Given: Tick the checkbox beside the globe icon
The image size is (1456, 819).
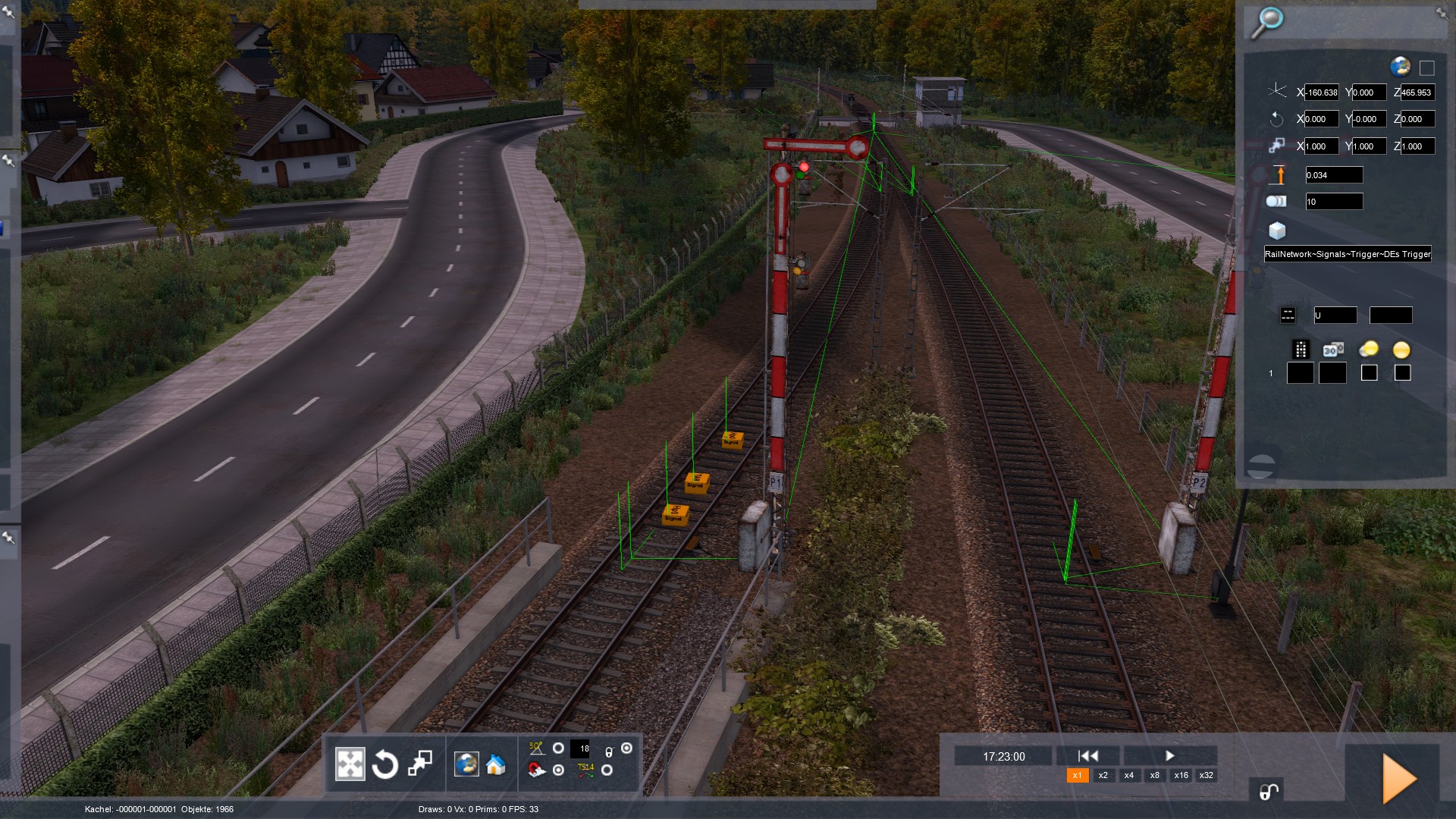Looking at the screenshot, I should click(1426, 68).
